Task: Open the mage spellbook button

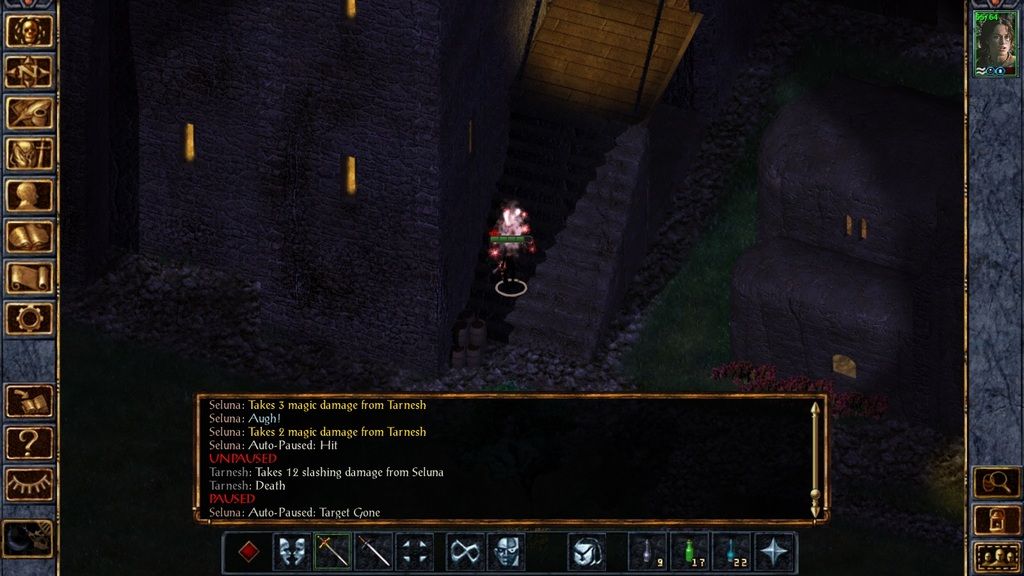Action: click(29, 236)
